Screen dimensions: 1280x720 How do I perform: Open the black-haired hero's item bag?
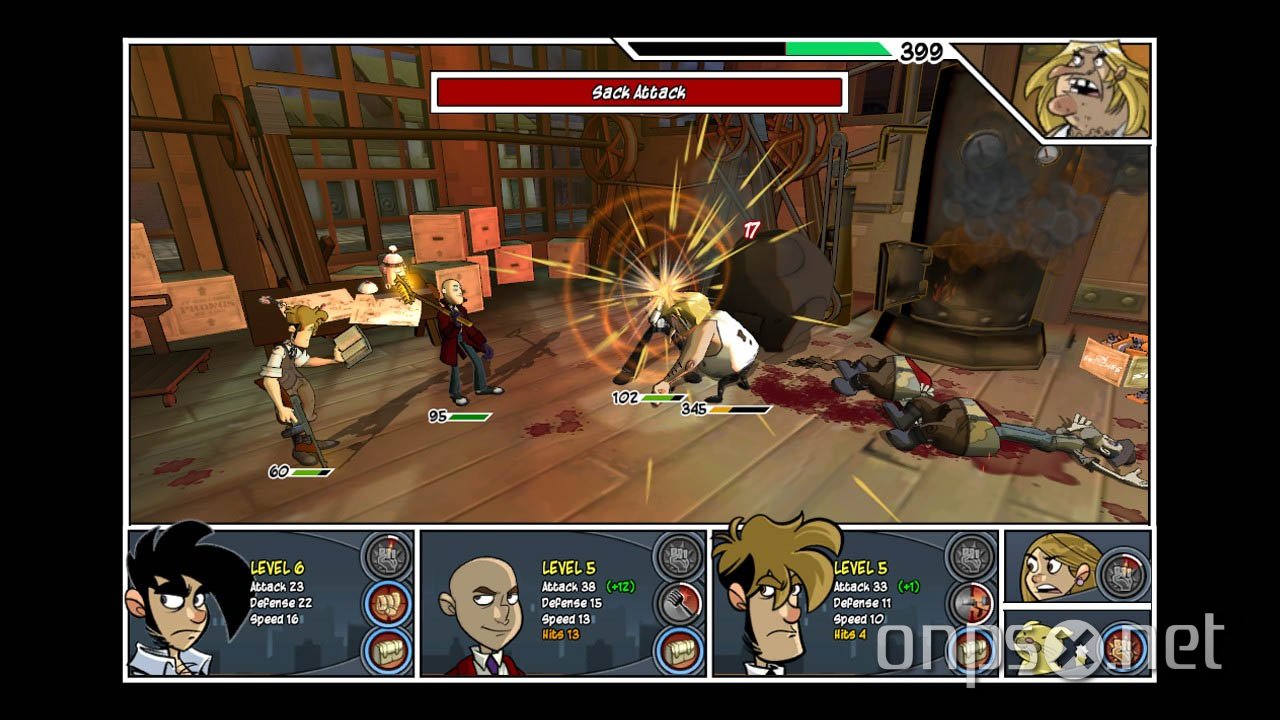coord(387,651)
